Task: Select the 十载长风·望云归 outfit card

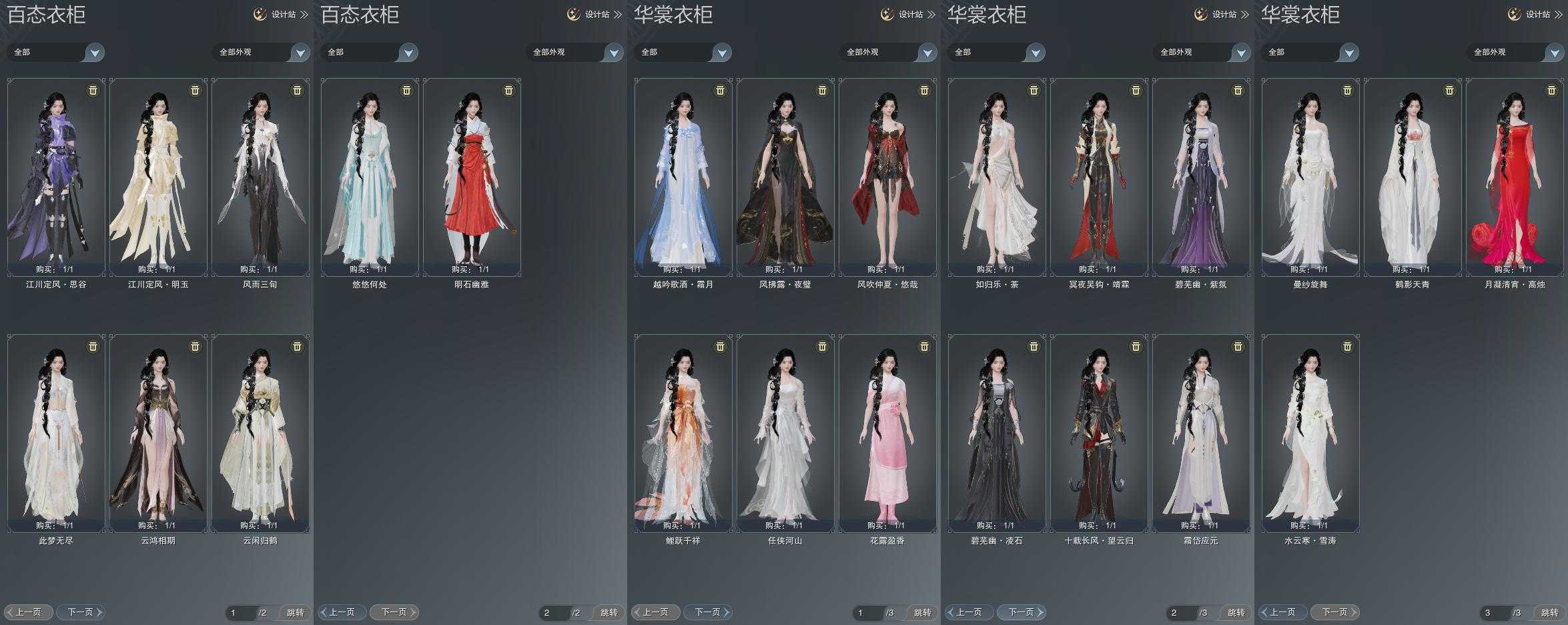Action: pos(1099,433)
